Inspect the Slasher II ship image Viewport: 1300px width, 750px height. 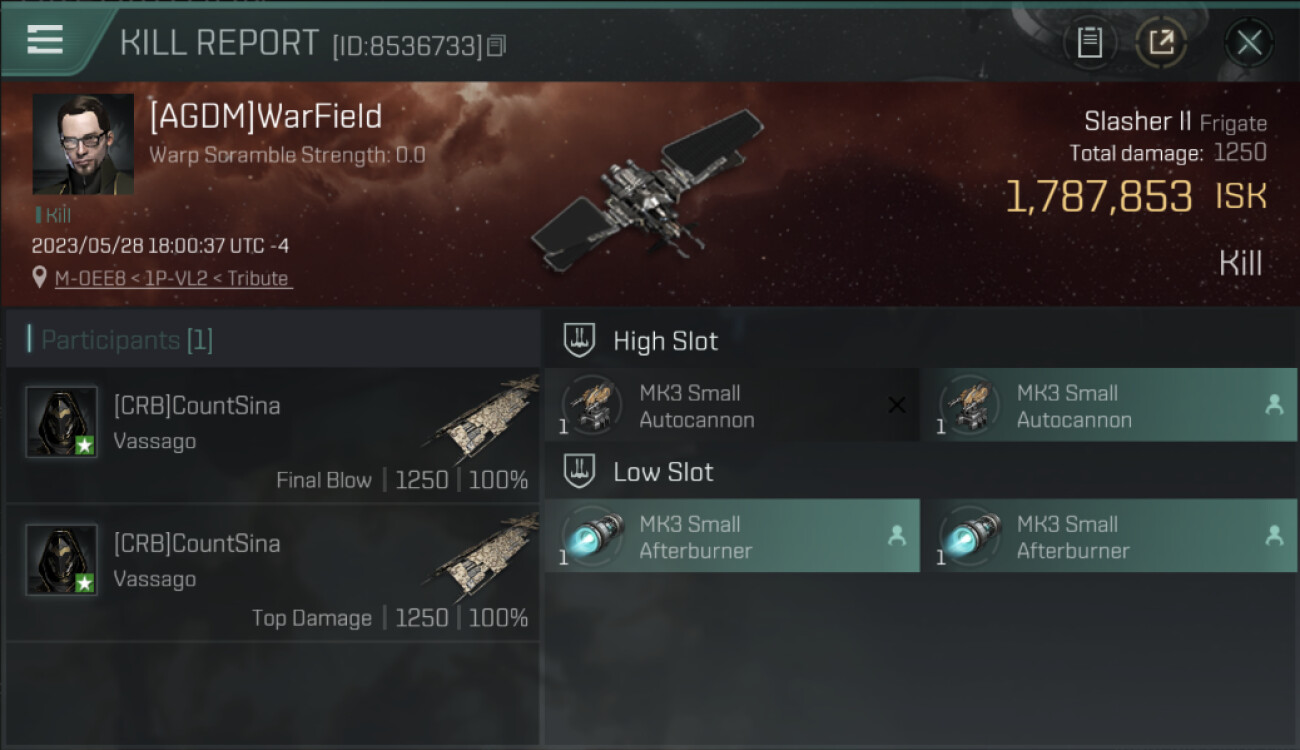pos(645,190)
